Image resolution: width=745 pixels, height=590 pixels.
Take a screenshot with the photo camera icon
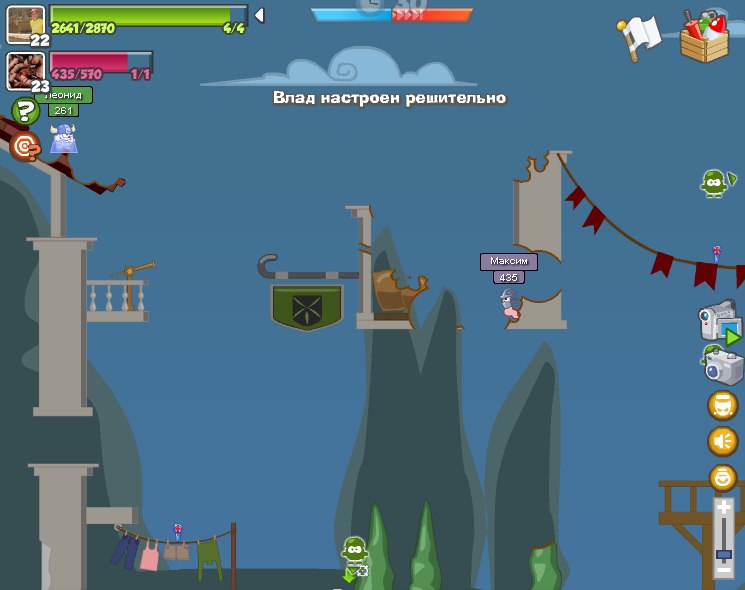[720, 364]
